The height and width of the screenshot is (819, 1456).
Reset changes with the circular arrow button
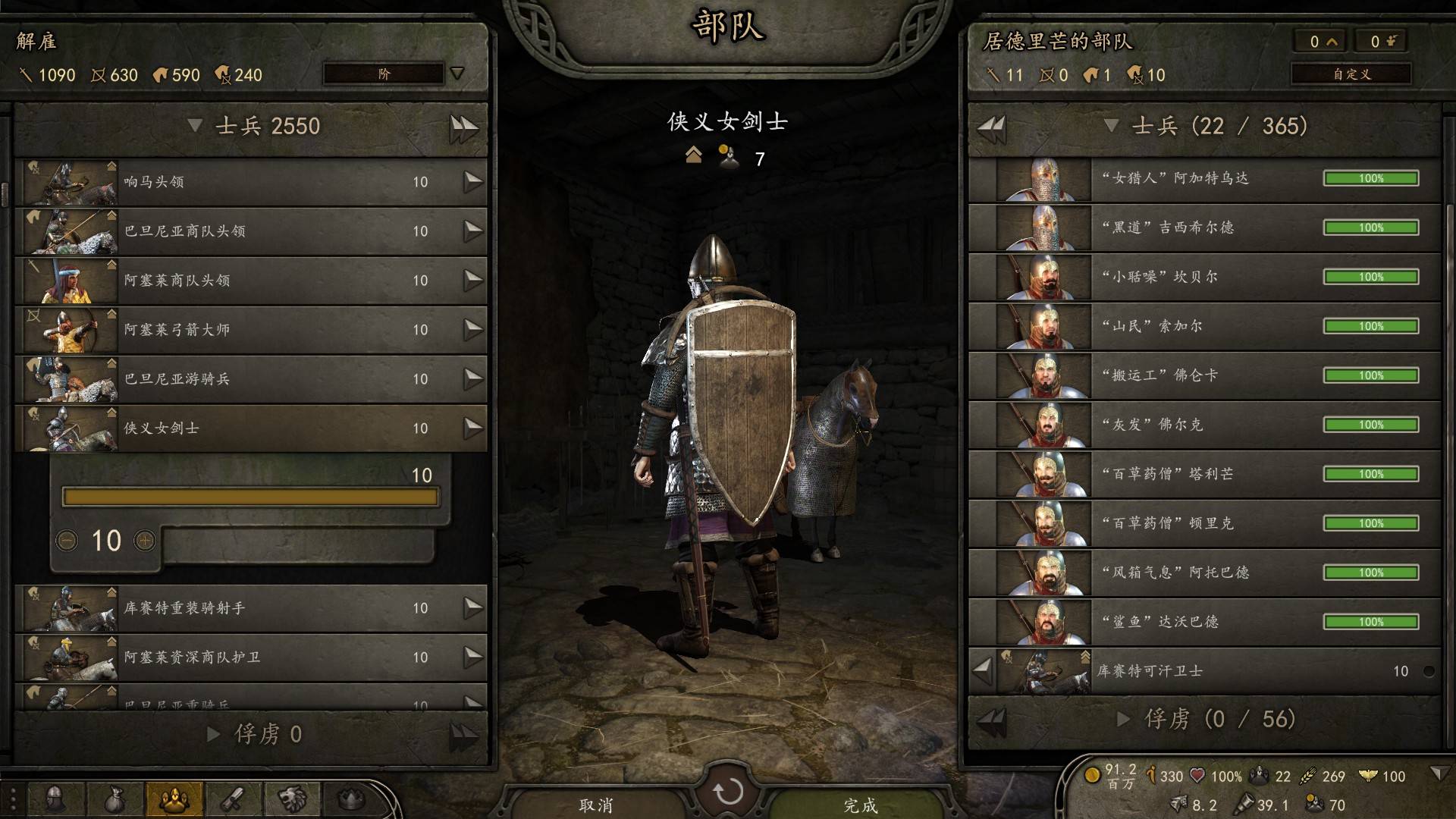tap(728, 792)
